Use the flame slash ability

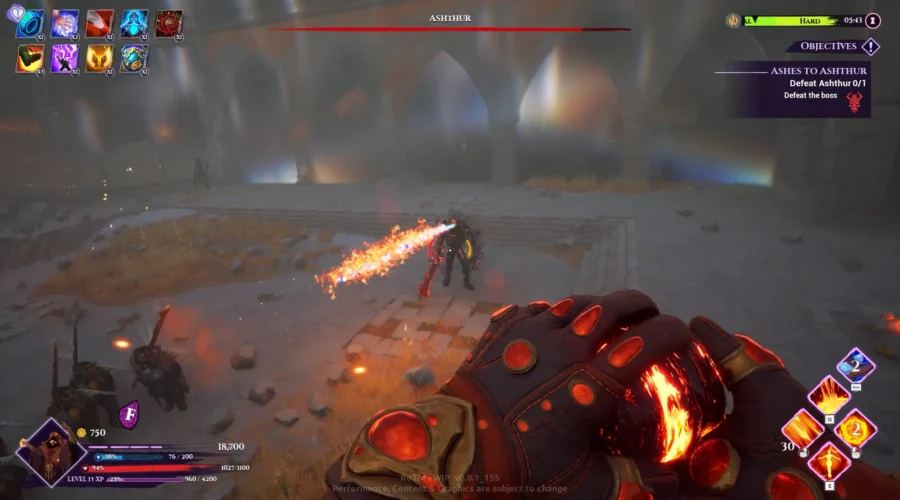[x=802, y=429]
